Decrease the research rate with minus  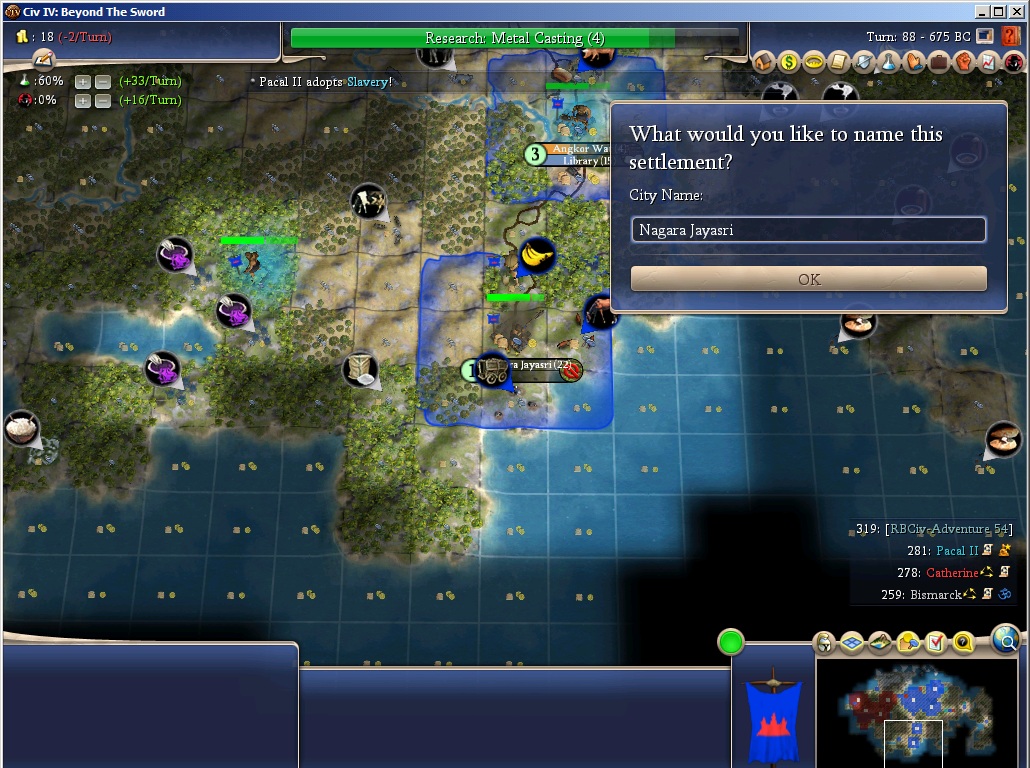coord(102,81)
